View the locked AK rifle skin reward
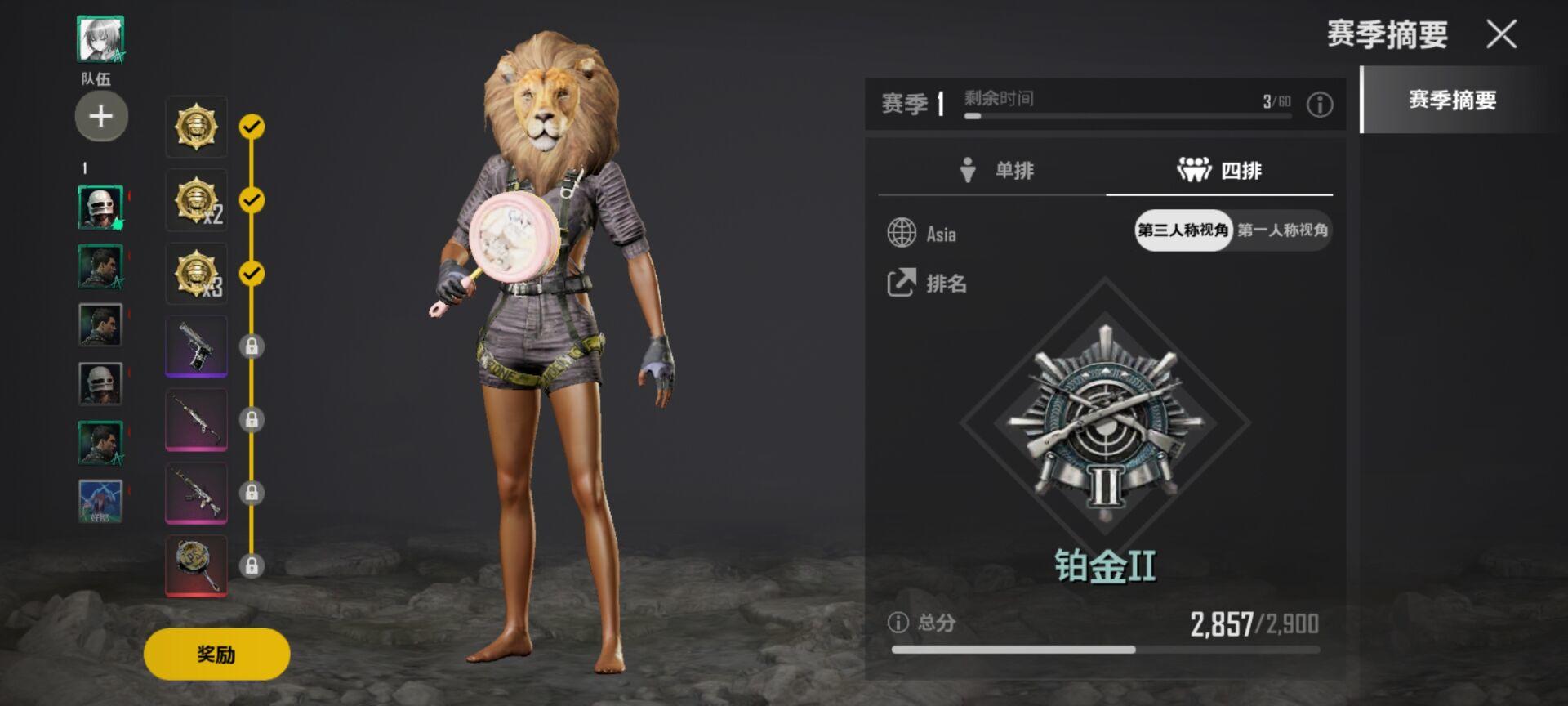Screen dimensions: 1568x706 coord(196,493)
